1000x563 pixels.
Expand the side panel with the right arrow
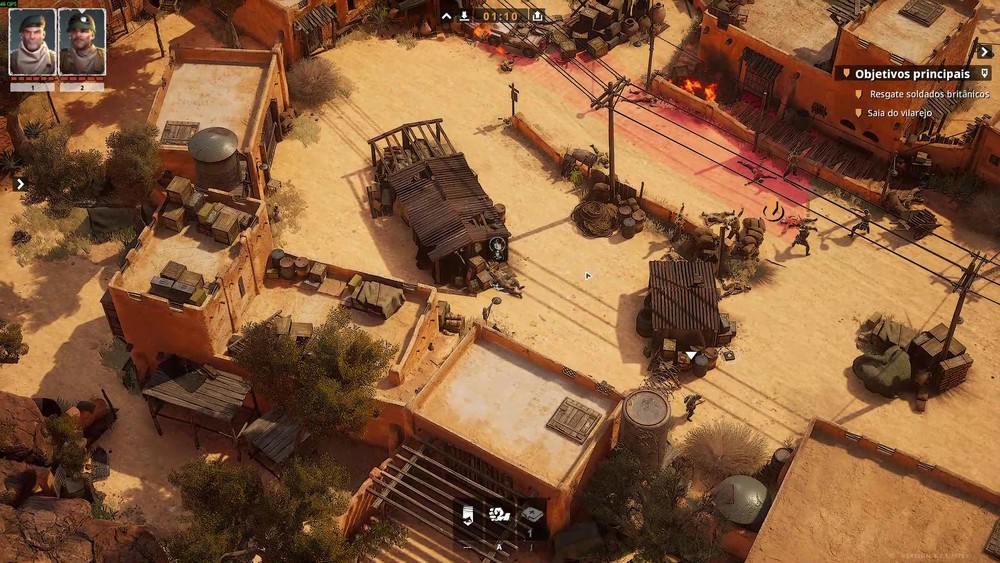[x=20, y=184]
